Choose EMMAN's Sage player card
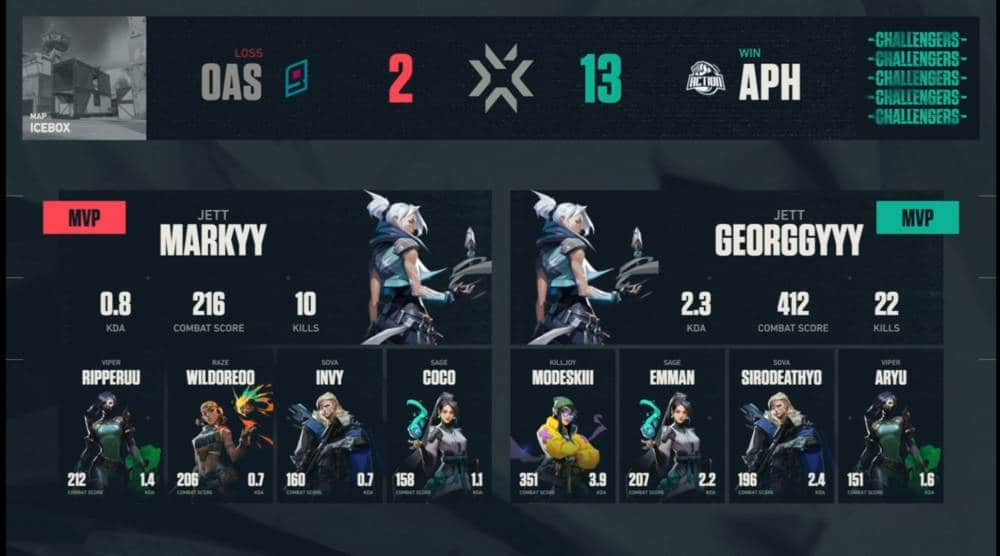1000x556 pixels. 672,425
